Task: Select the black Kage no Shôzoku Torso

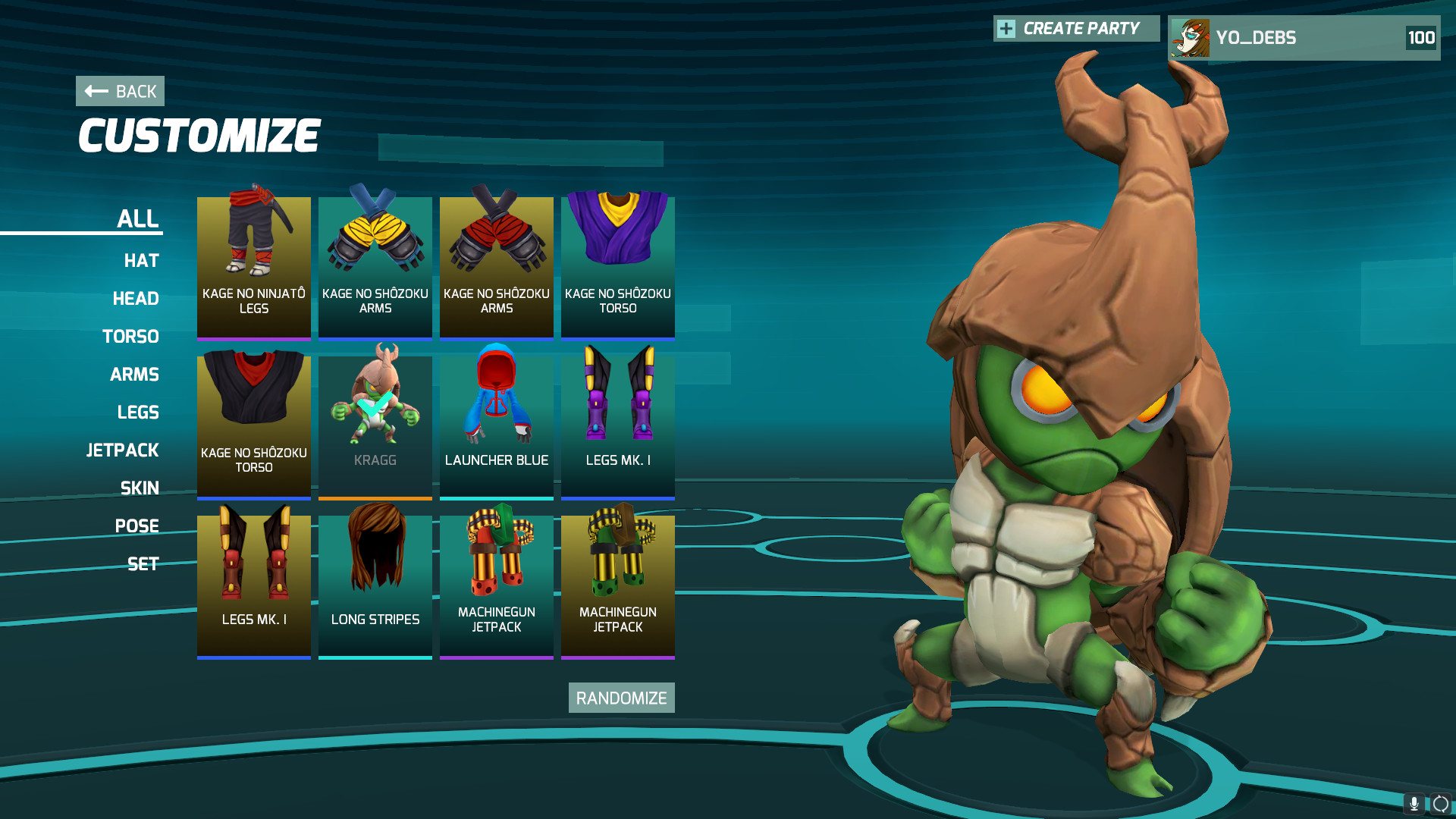Action: coord(253,425)
